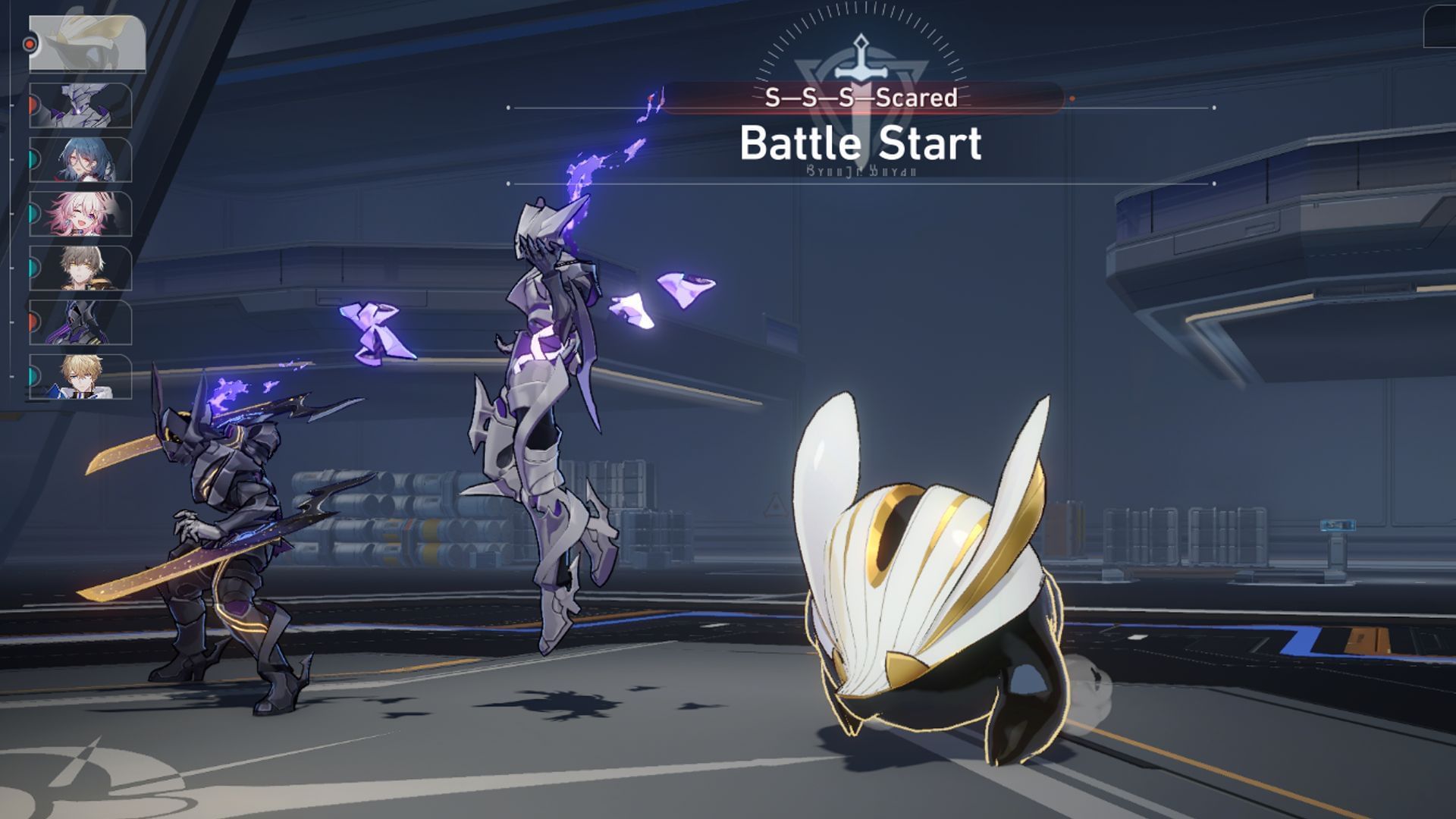Click the Battle Start title banner
The height and width of the screenshot is (819, 1456).
[862, 140]
